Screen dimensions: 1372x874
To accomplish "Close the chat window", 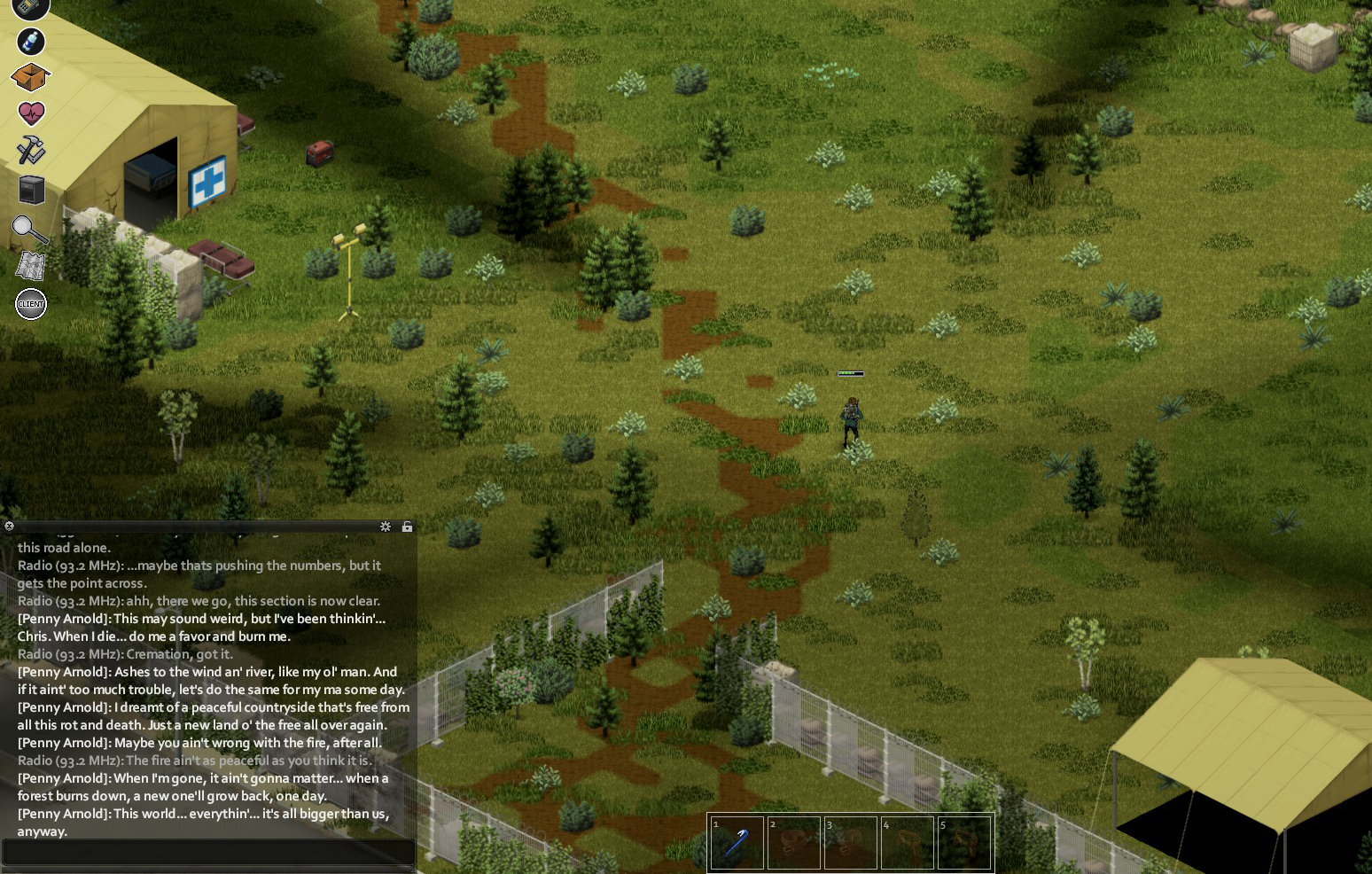I will tap(10, 526).
